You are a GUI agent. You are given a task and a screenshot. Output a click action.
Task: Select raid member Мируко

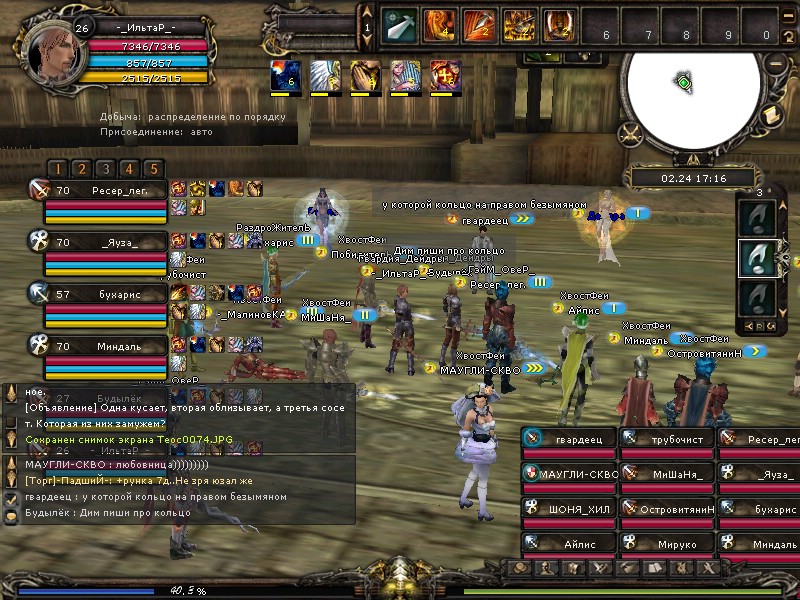[666, 544]
